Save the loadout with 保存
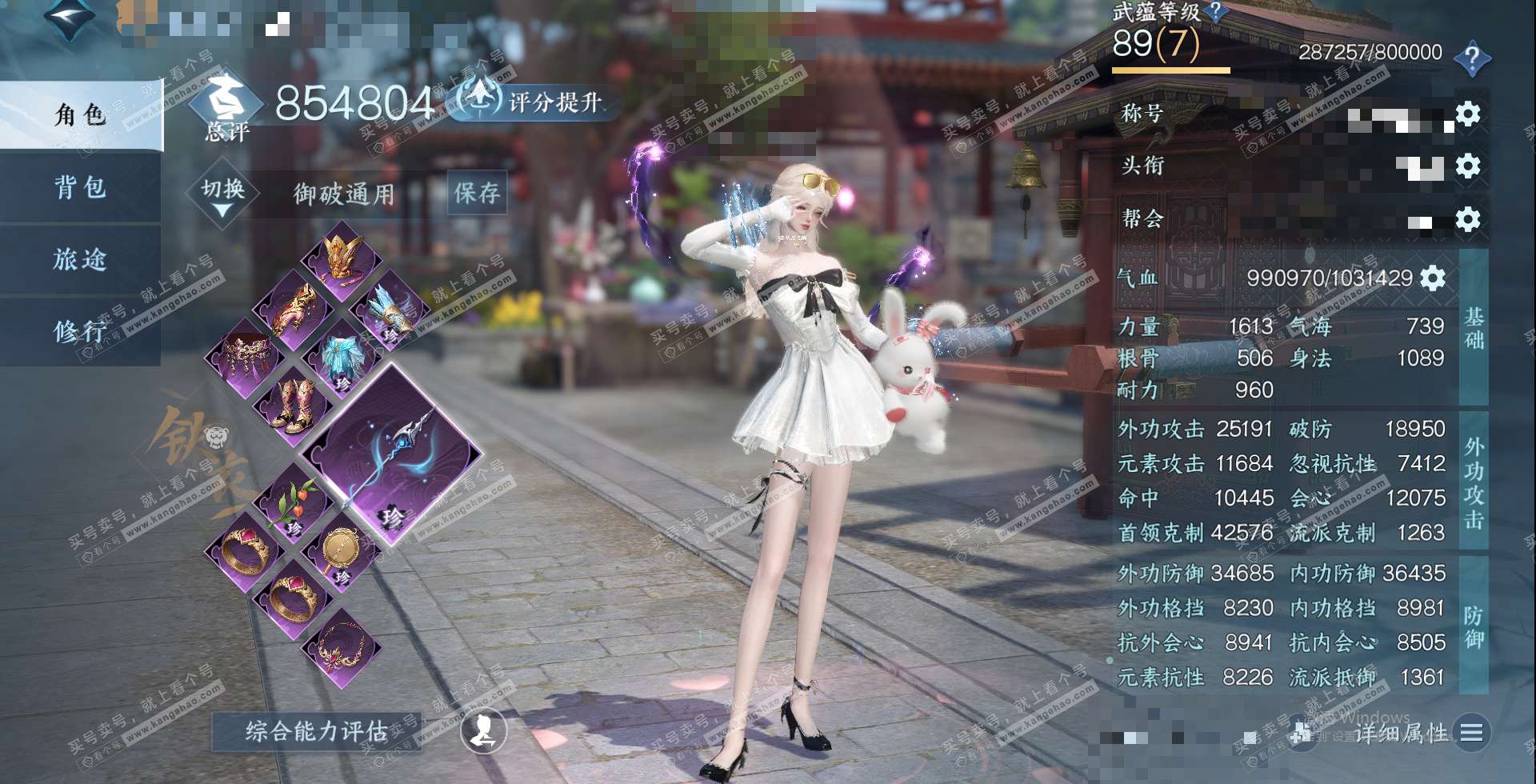The image size is (1536, 784). 477,193
